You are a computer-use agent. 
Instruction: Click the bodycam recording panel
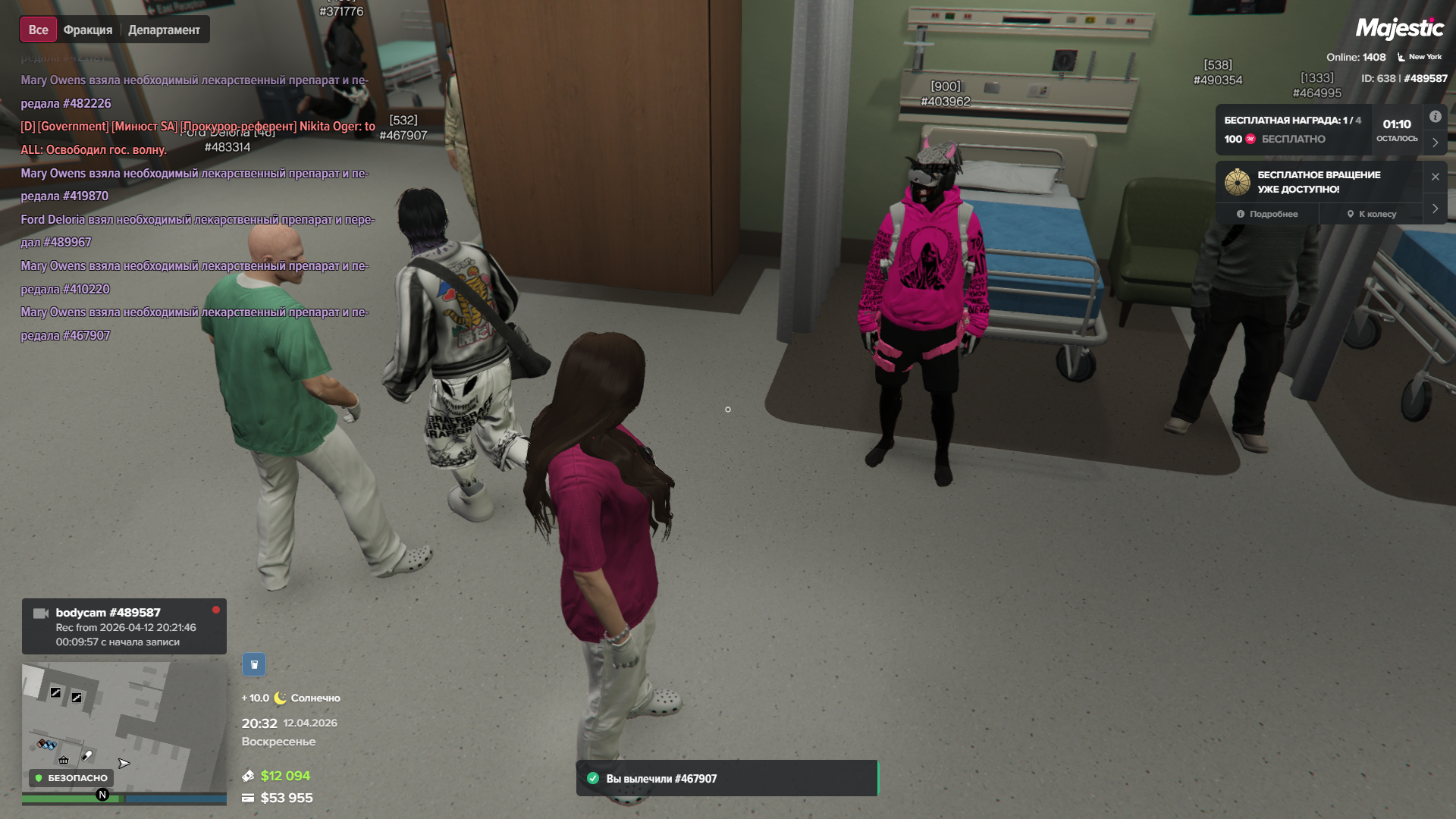click(124, 627)
